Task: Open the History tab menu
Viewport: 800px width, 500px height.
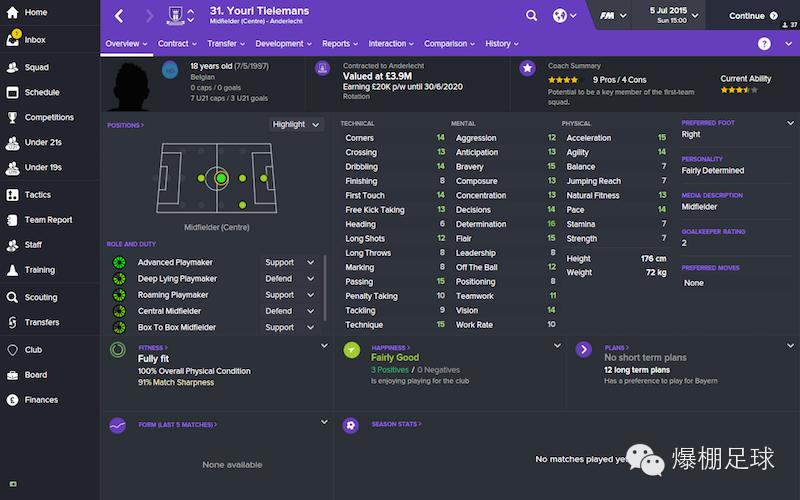Action: pyautogui.click(x=501, y=44)
